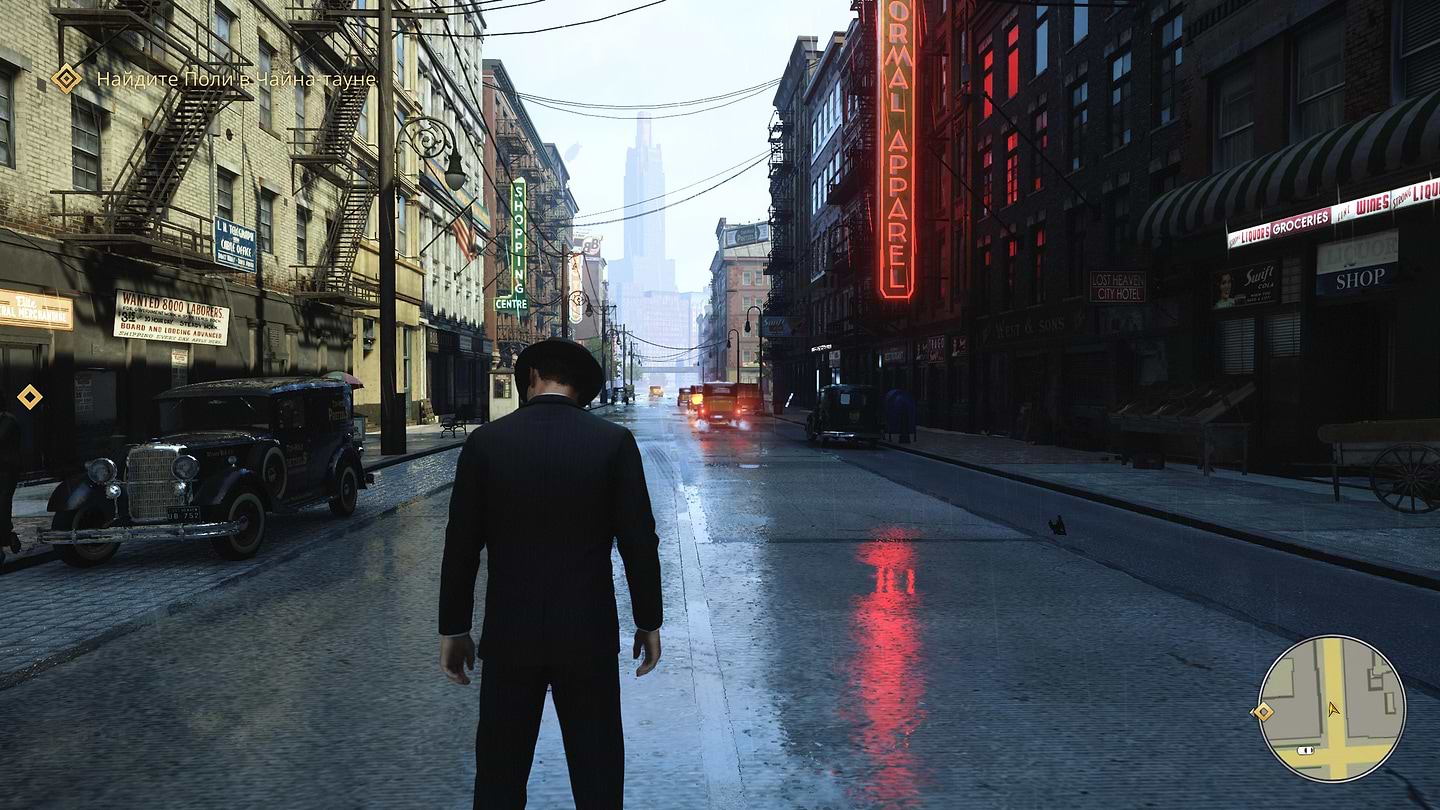This screenshot has width=1440, height=810.
Task: Click the objective text about finding Paulie
Action: 236,79
